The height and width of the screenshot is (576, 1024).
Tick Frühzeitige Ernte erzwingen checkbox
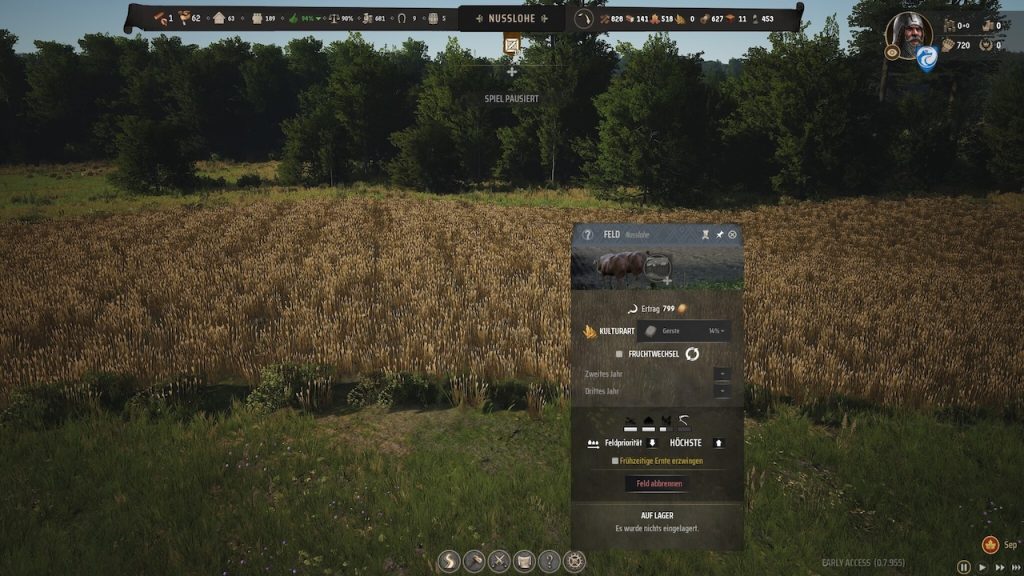coord(616,461)
